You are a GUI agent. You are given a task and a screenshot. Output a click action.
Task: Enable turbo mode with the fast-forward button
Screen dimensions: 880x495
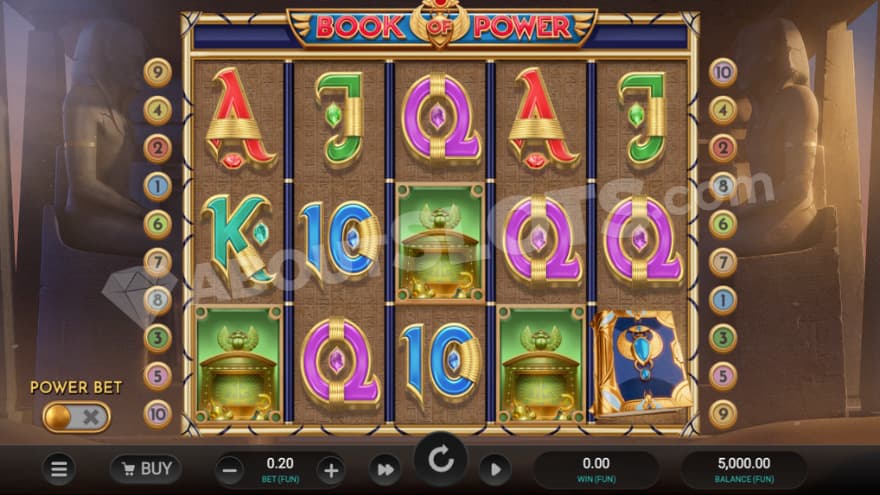click(x=384, y=468)
